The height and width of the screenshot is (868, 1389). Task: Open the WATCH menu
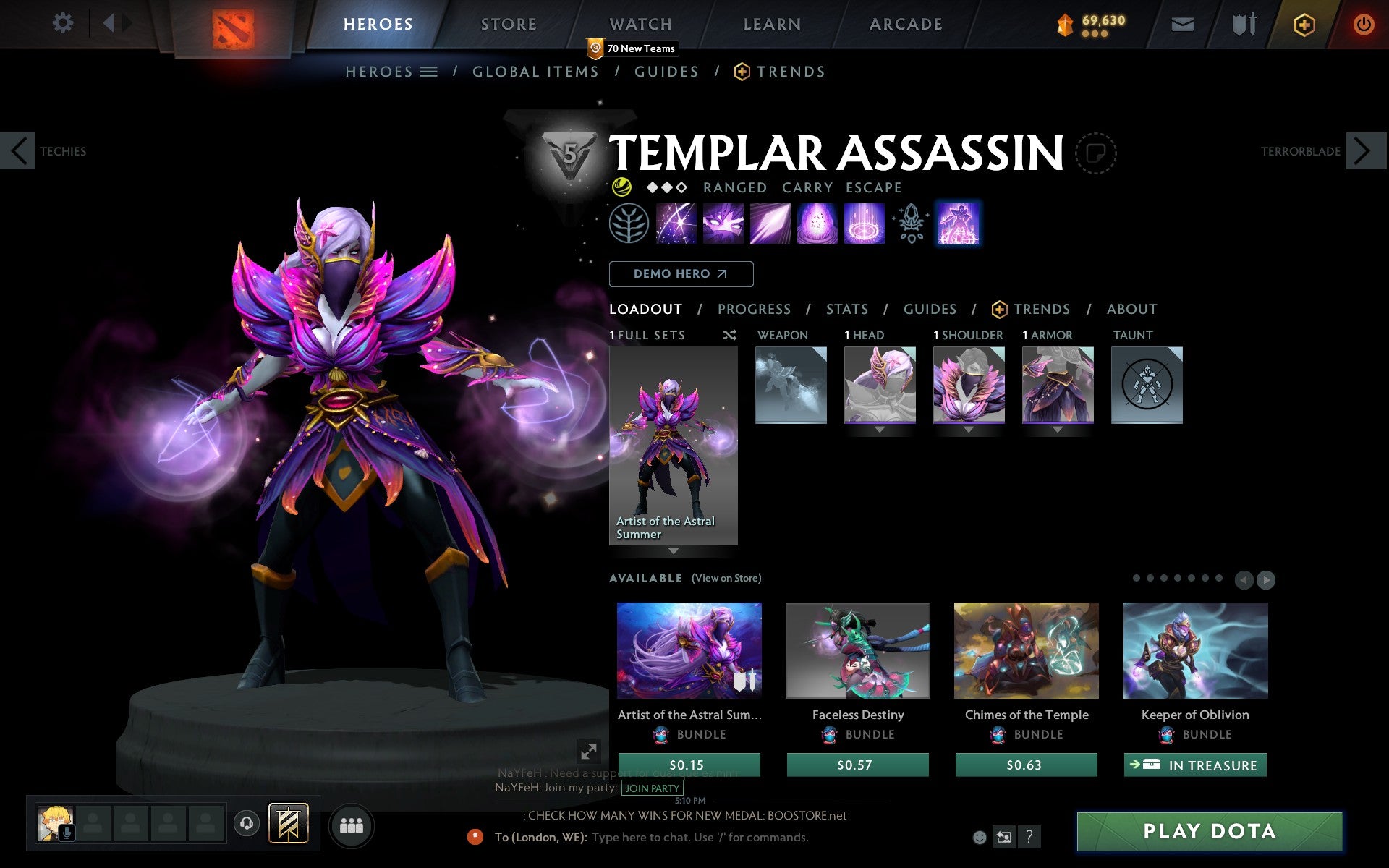click(x=640, y=23)
